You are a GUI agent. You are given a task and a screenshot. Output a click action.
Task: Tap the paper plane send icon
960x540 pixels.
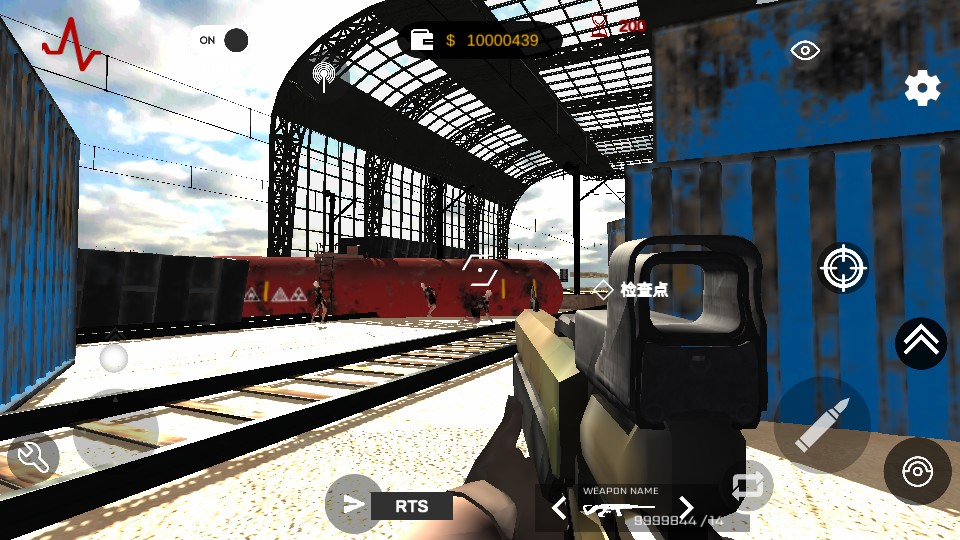pyautogui.click(x=353, y=504)
